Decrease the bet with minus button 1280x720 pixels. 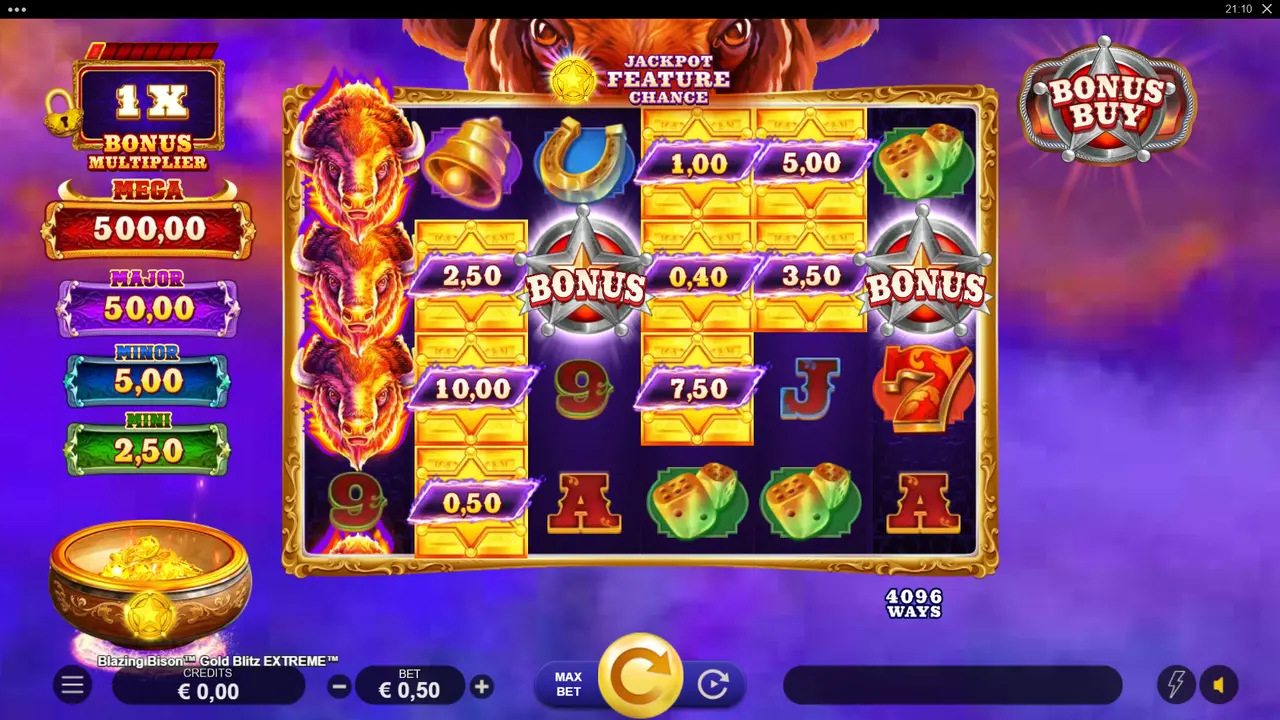(339, 686)
